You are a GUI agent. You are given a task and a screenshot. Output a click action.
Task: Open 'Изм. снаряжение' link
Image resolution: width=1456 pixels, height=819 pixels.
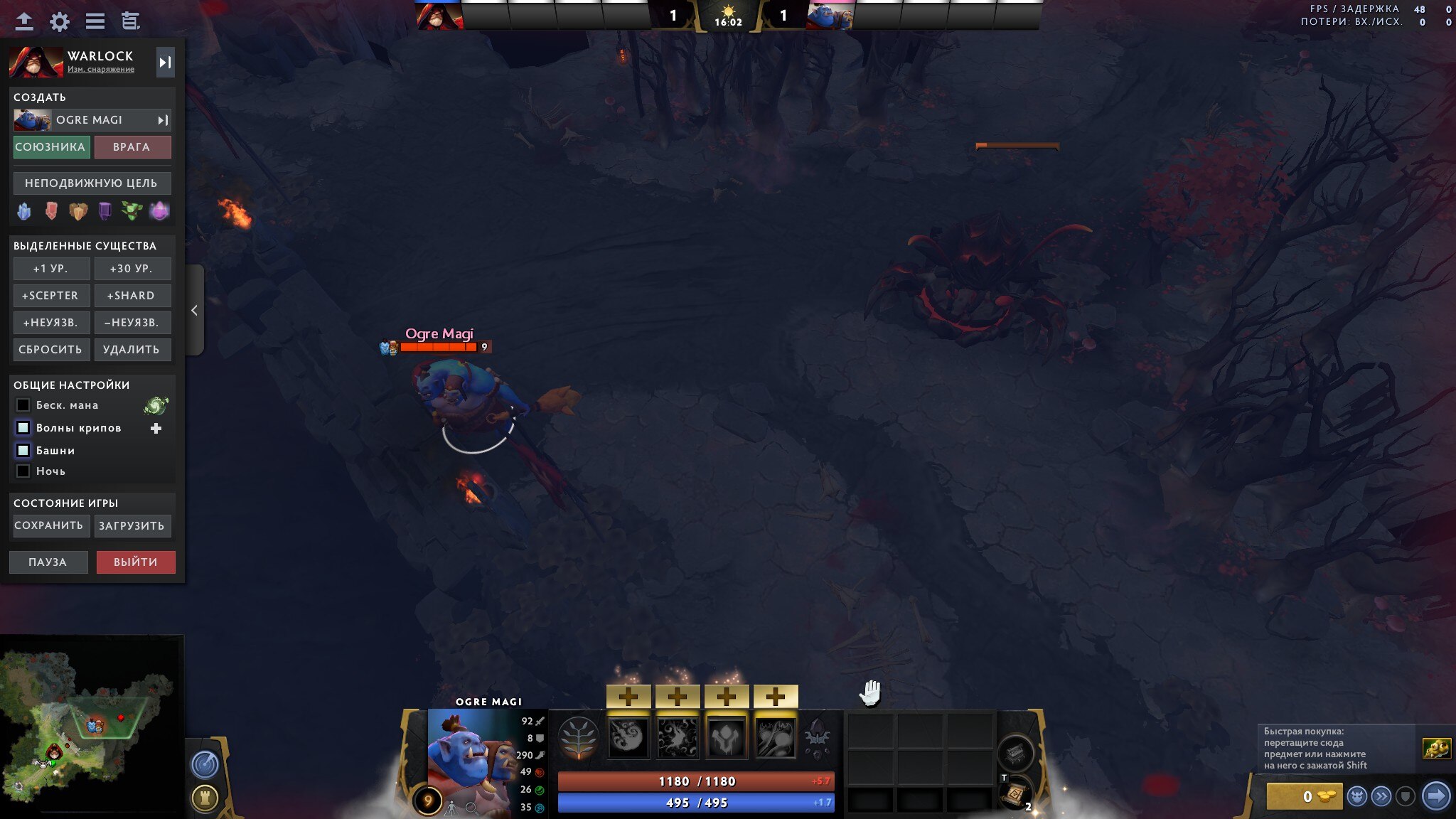100,69
